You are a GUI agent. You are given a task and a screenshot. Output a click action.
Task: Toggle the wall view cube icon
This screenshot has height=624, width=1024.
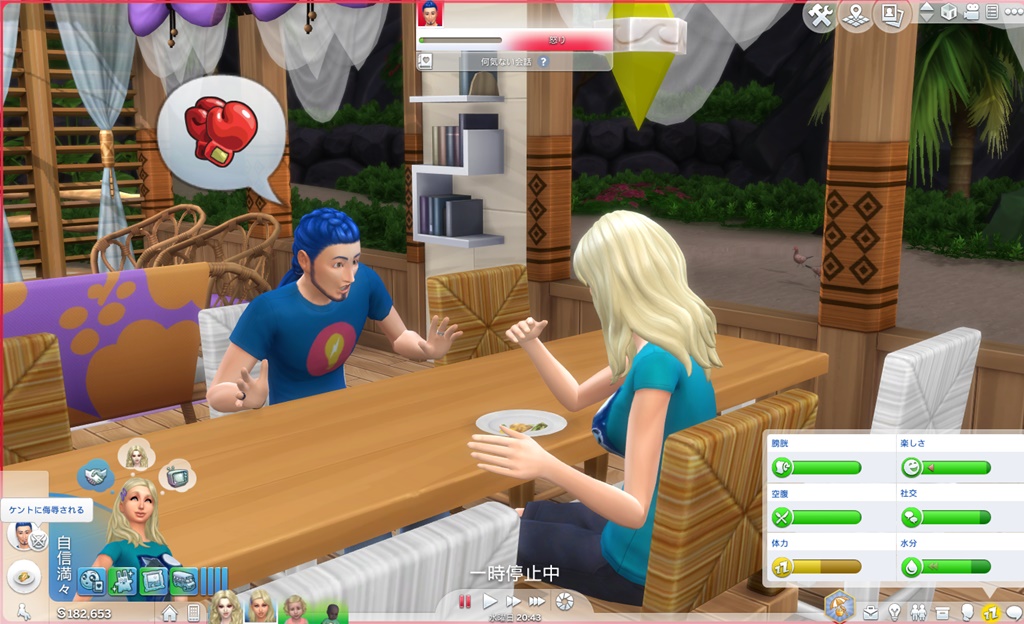coord(948,13)
